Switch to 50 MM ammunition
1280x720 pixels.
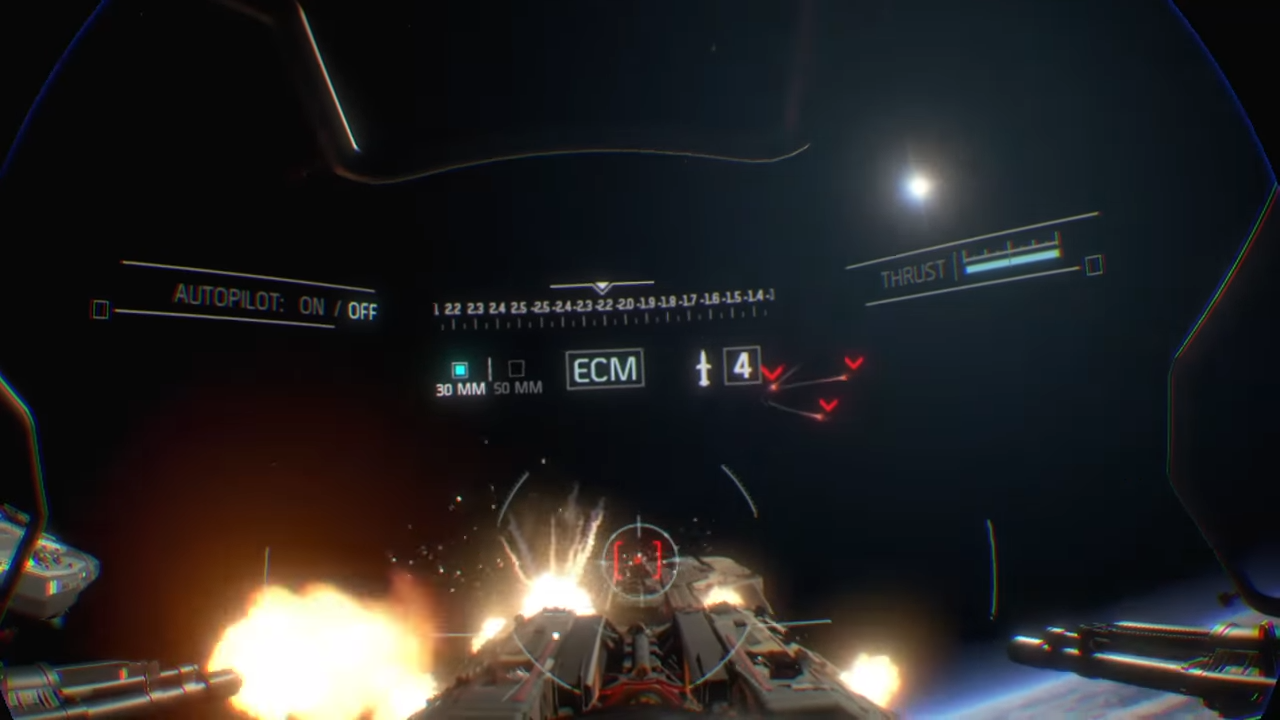pyautogui.click(x=515, y=370)
